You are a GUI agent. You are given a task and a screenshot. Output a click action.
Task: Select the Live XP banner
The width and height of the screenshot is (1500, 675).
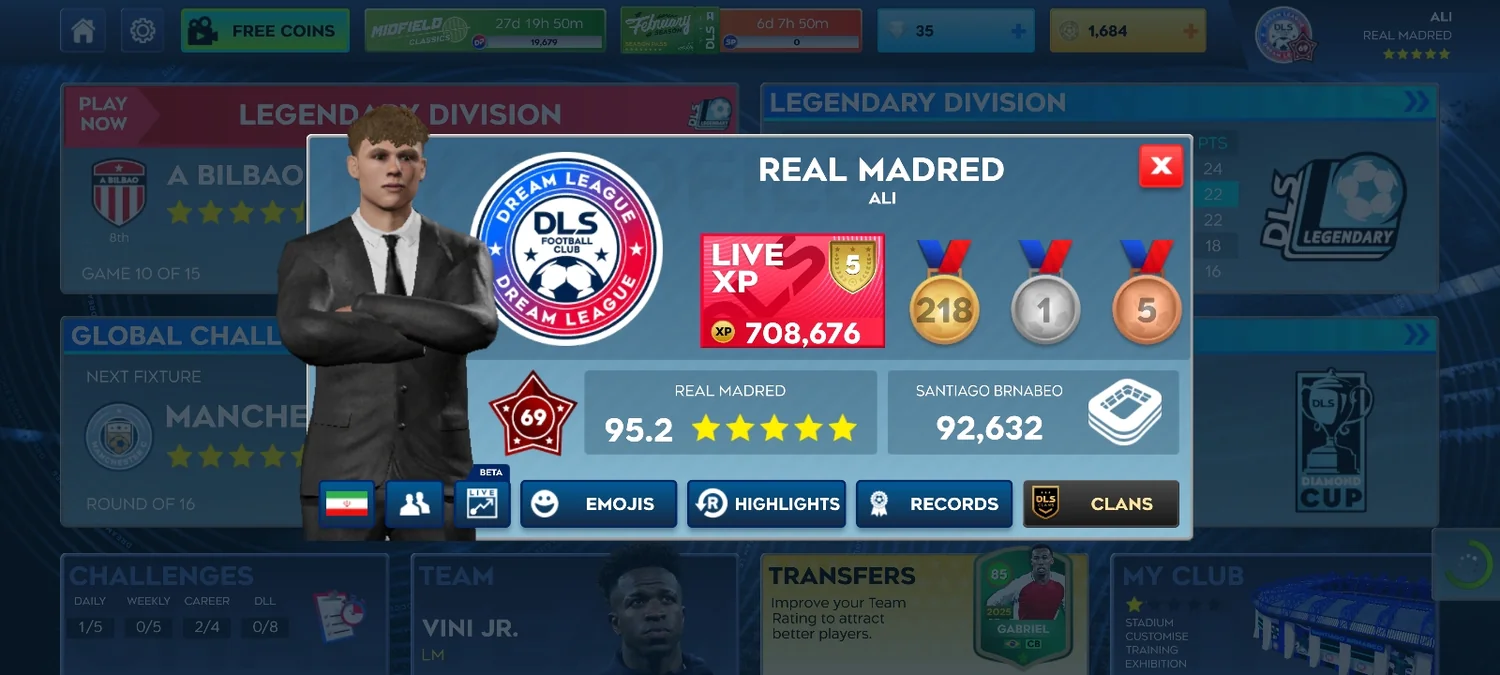792,291
